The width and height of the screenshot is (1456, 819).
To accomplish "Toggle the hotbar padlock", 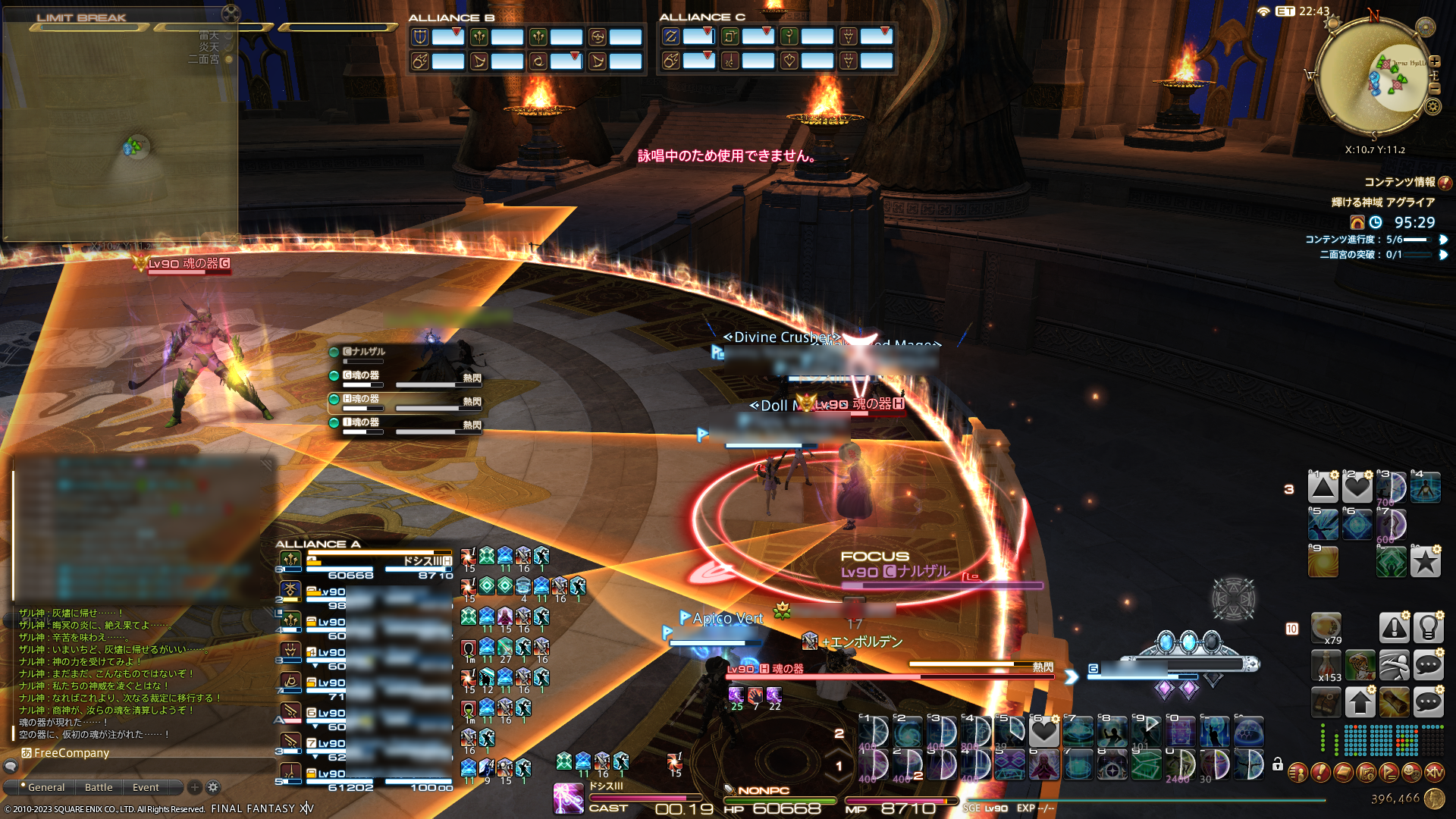I will pos(1278,764).
